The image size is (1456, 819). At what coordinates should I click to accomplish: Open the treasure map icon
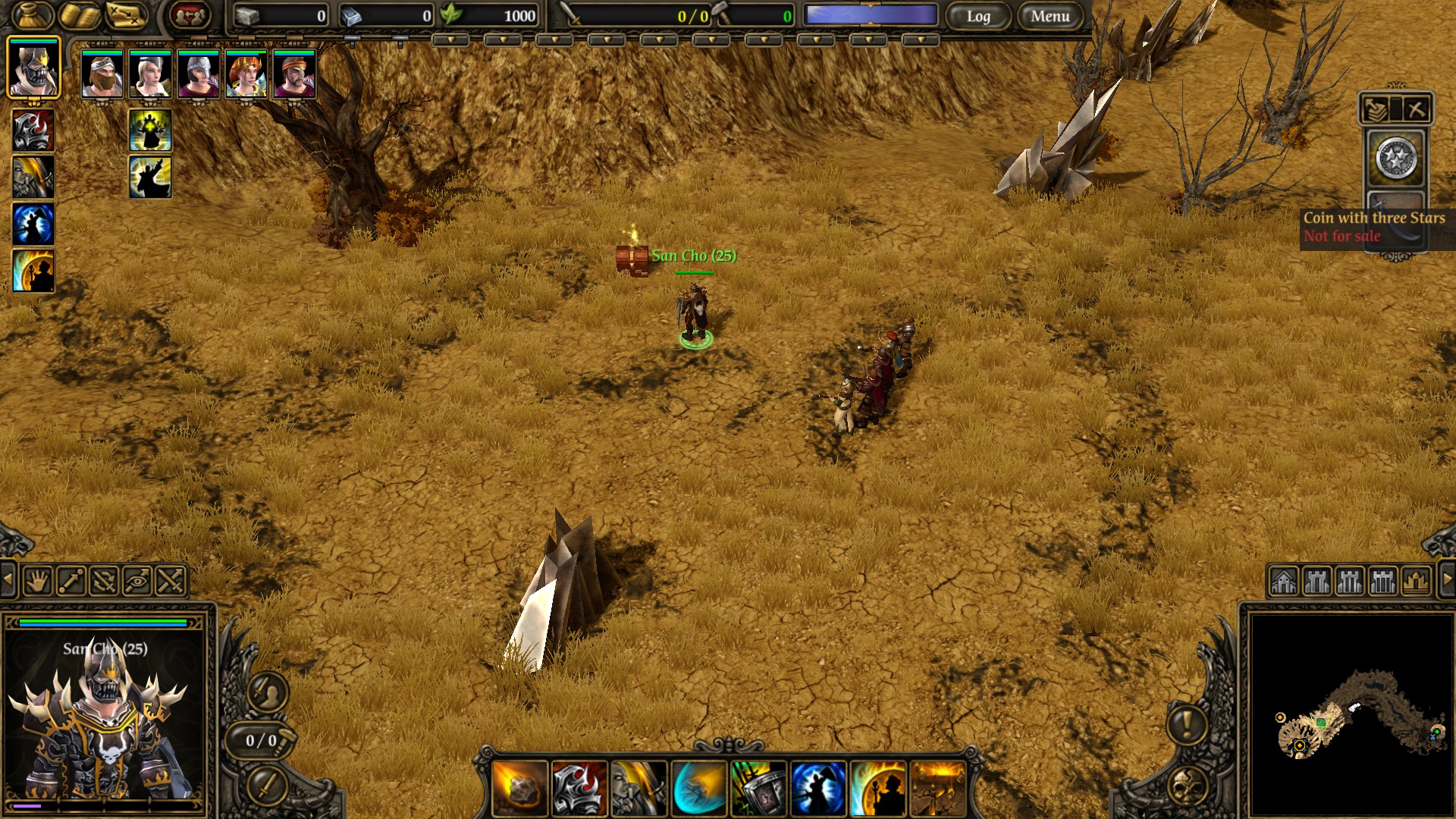coord(125,15)
